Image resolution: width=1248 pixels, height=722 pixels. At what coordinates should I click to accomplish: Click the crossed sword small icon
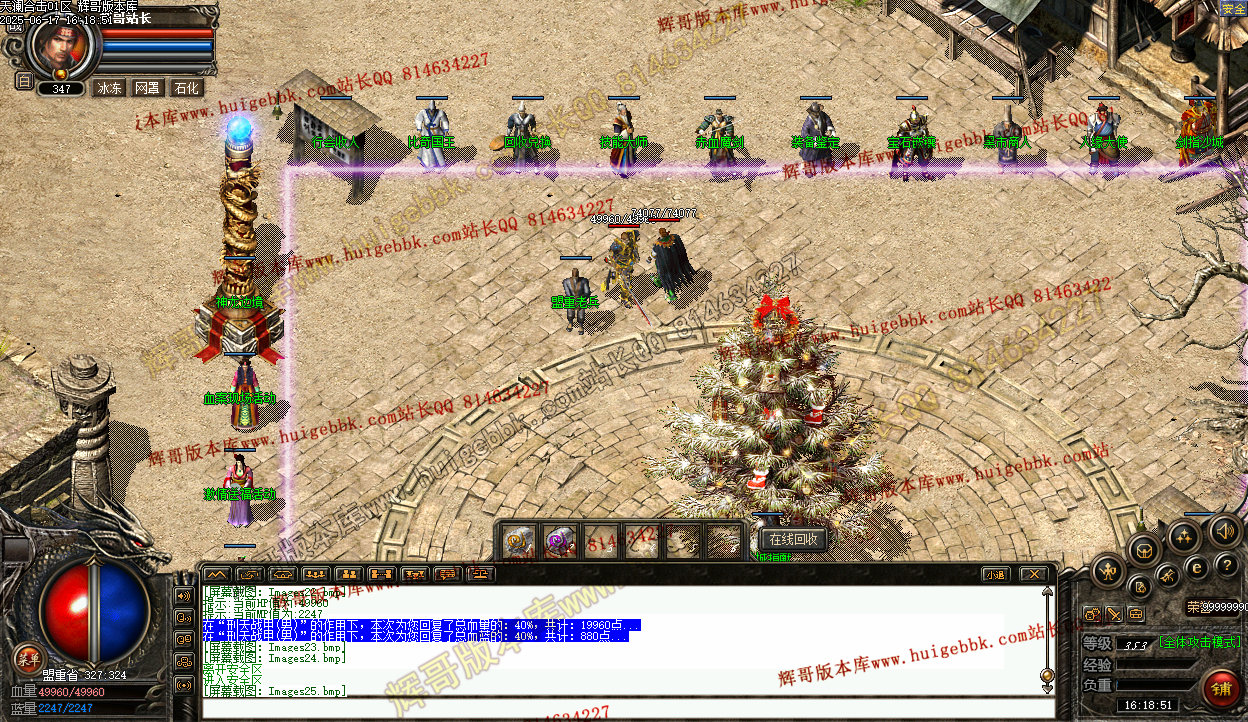coord(1114,614)
